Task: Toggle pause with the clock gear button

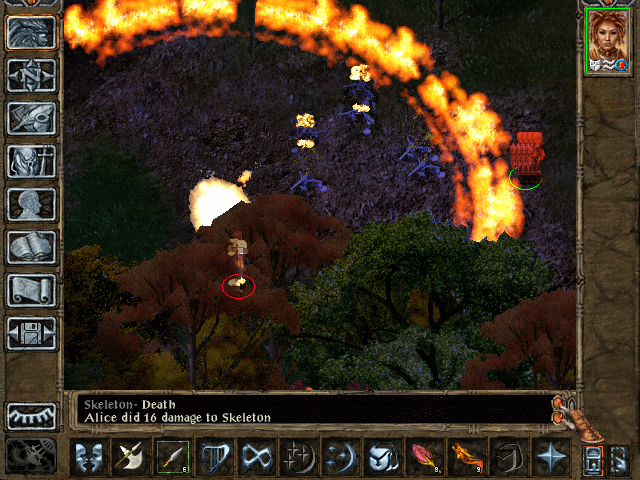Action: [31, 455]
